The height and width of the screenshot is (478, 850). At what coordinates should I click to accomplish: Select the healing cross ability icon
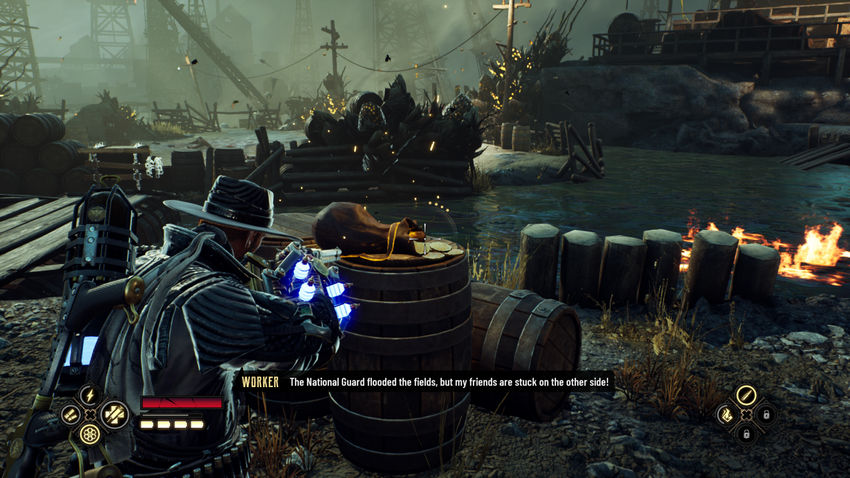(114, 414)
